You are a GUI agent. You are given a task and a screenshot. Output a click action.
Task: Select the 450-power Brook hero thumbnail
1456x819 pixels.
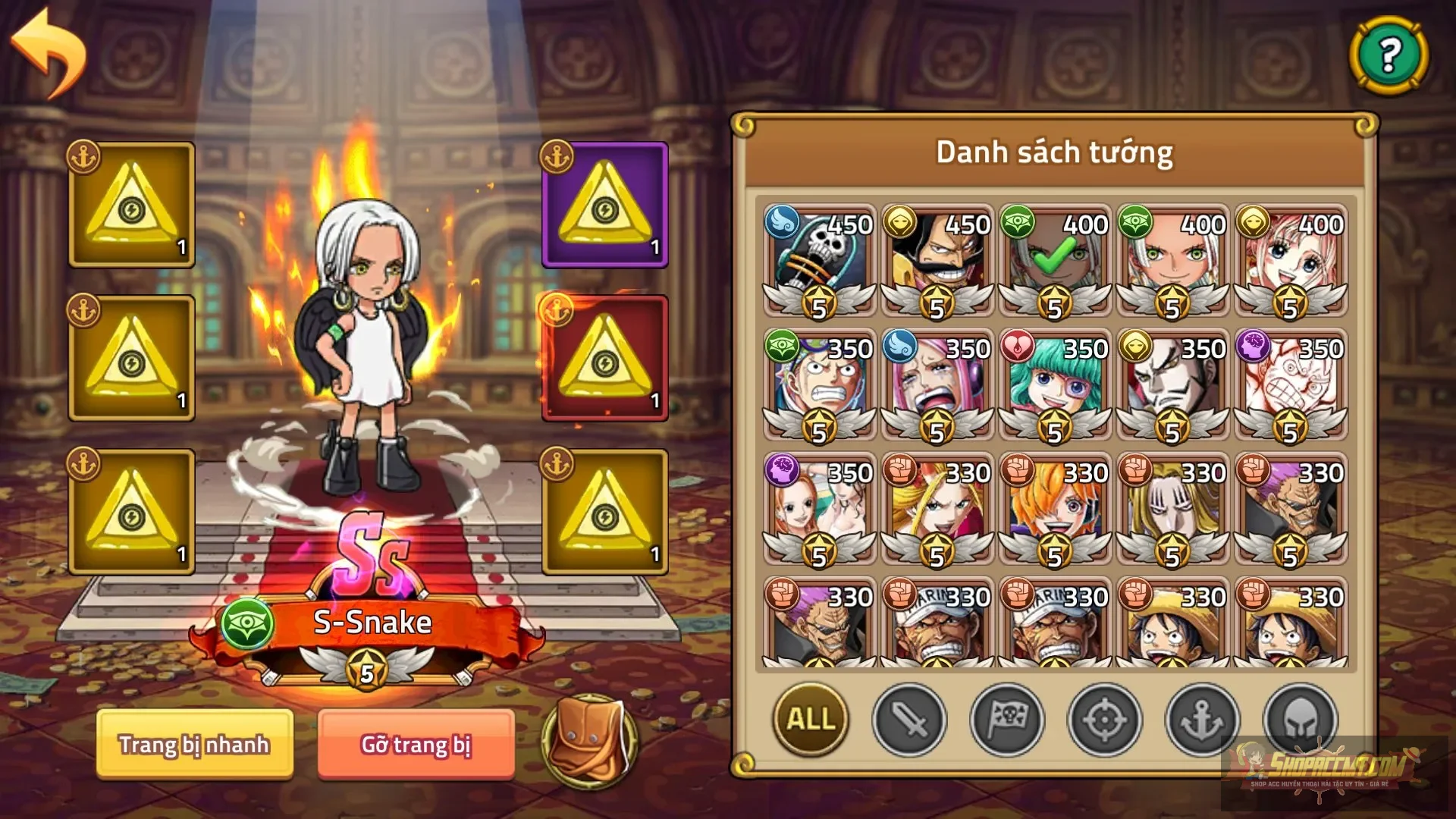click(817, 258)
